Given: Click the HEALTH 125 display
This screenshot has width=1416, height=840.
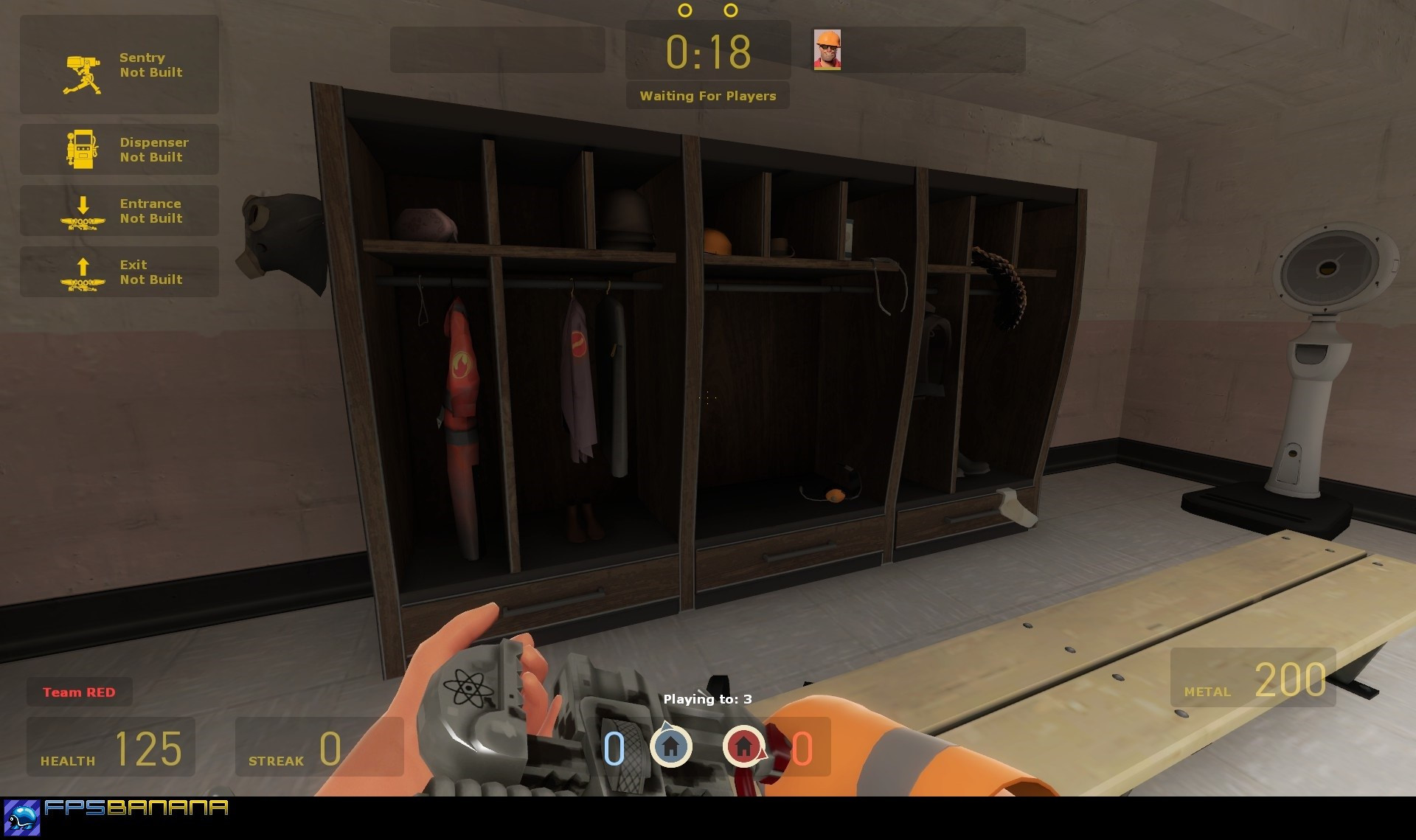Looking at the screenshot, I should click(x=111, y=749).
